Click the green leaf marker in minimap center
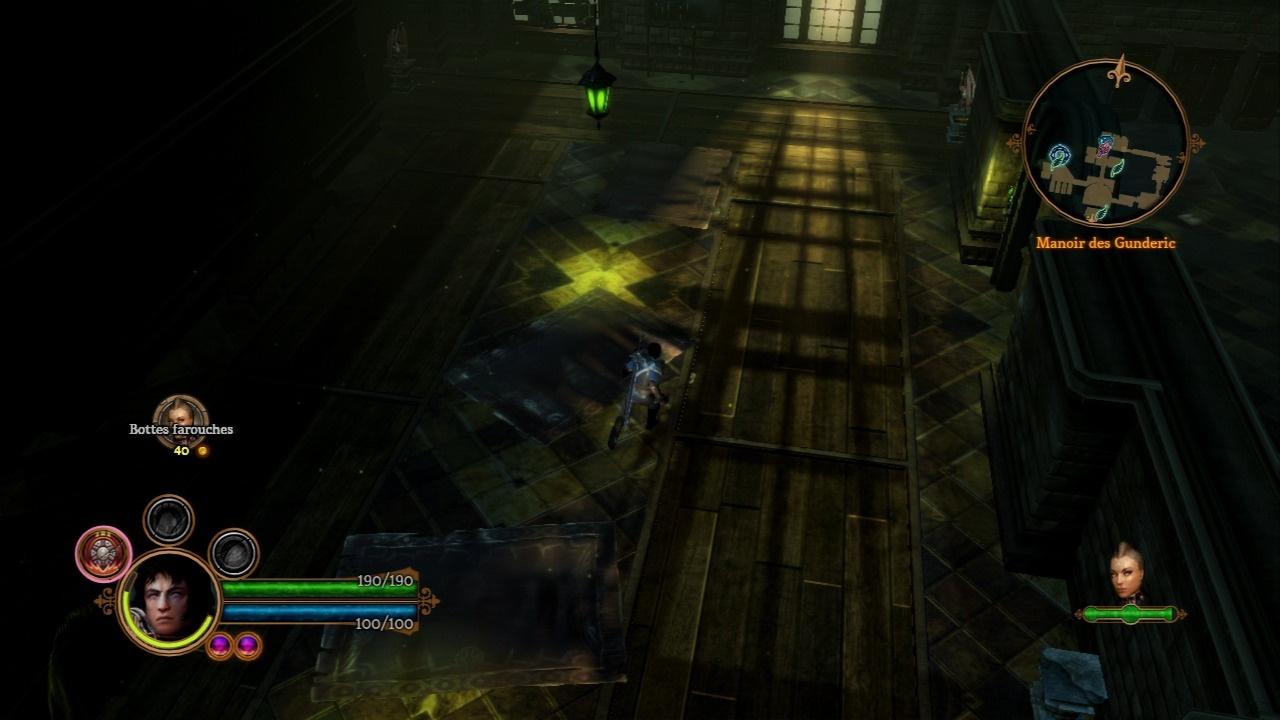This screenshot has height=720, width=1280. (x=1116, y=169)
